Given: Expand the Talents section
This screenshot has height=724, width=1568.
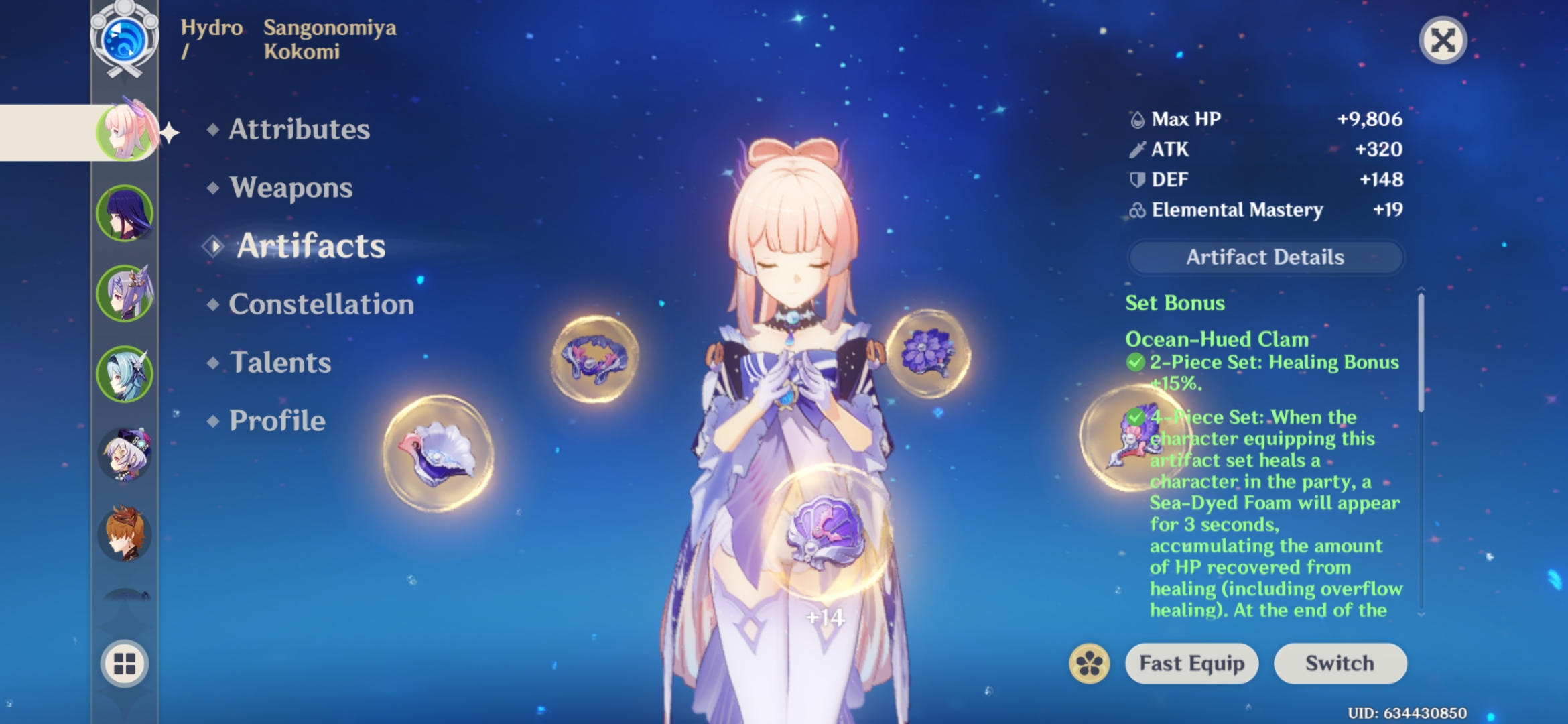Looking at the screenshot, I should coord(281,363).
